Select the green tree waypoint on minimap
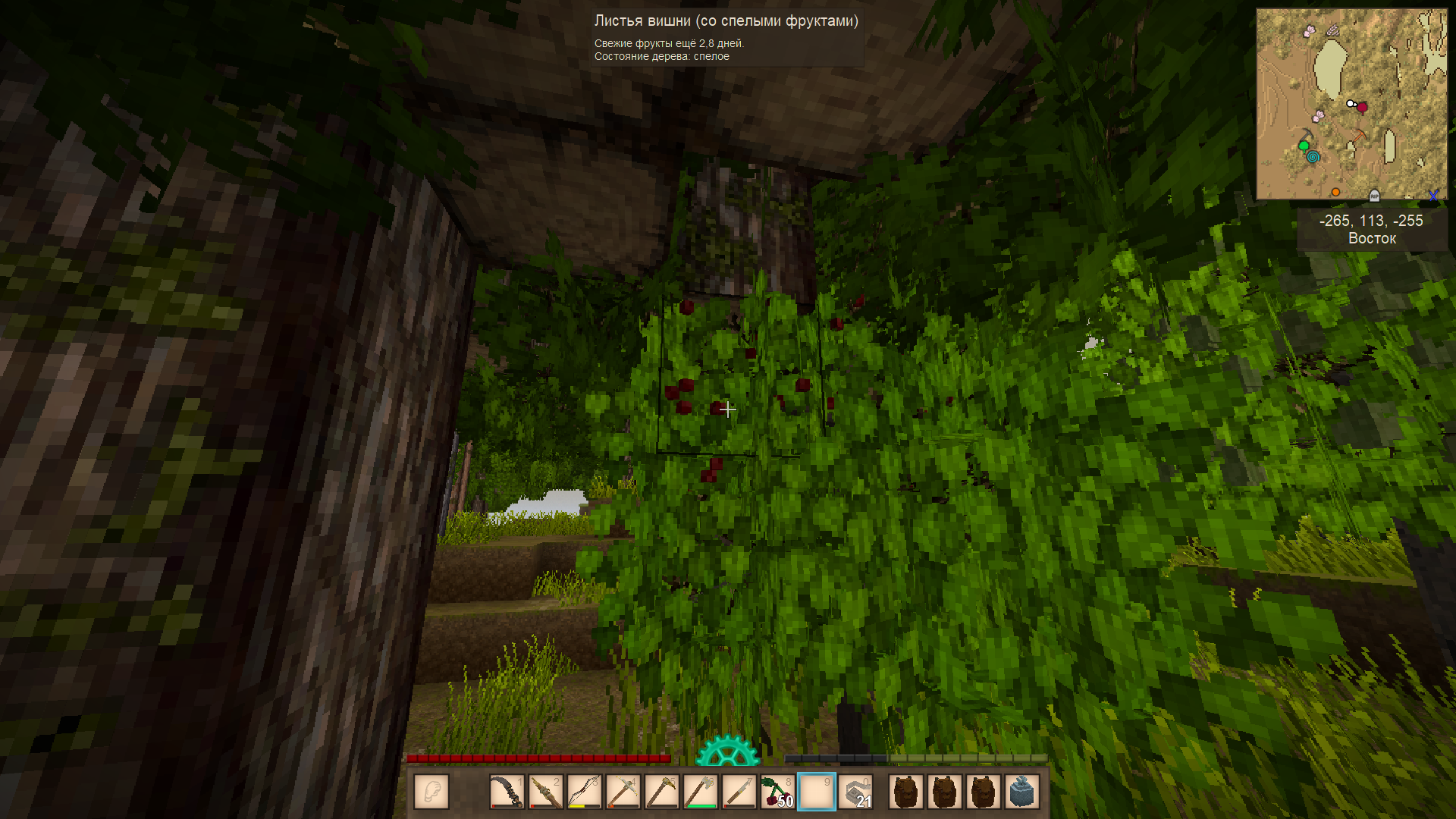 1304,145
